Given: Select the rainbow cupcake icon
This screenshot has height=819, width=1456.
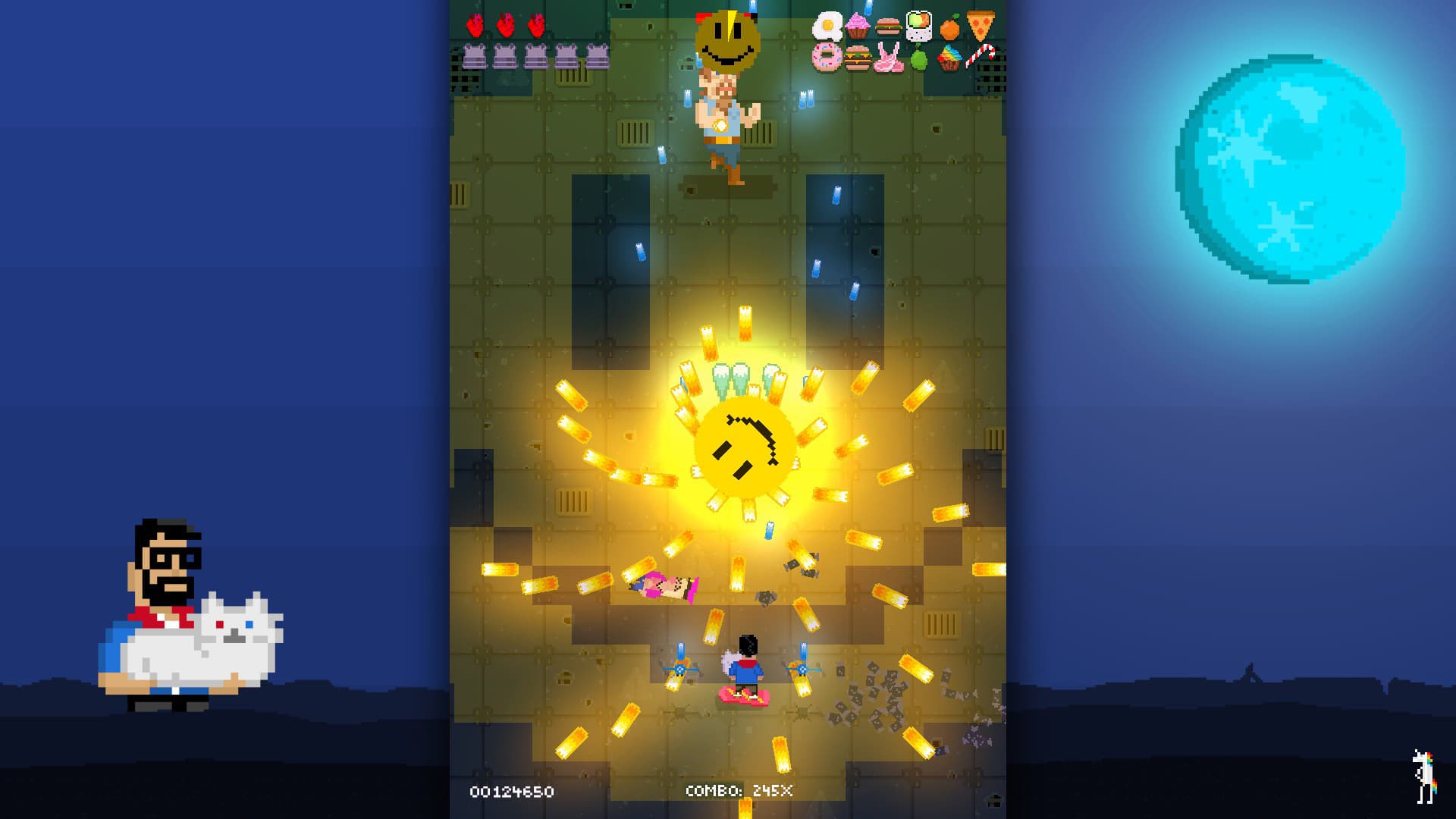Looking at the screenshot, I should coord(950,58).
